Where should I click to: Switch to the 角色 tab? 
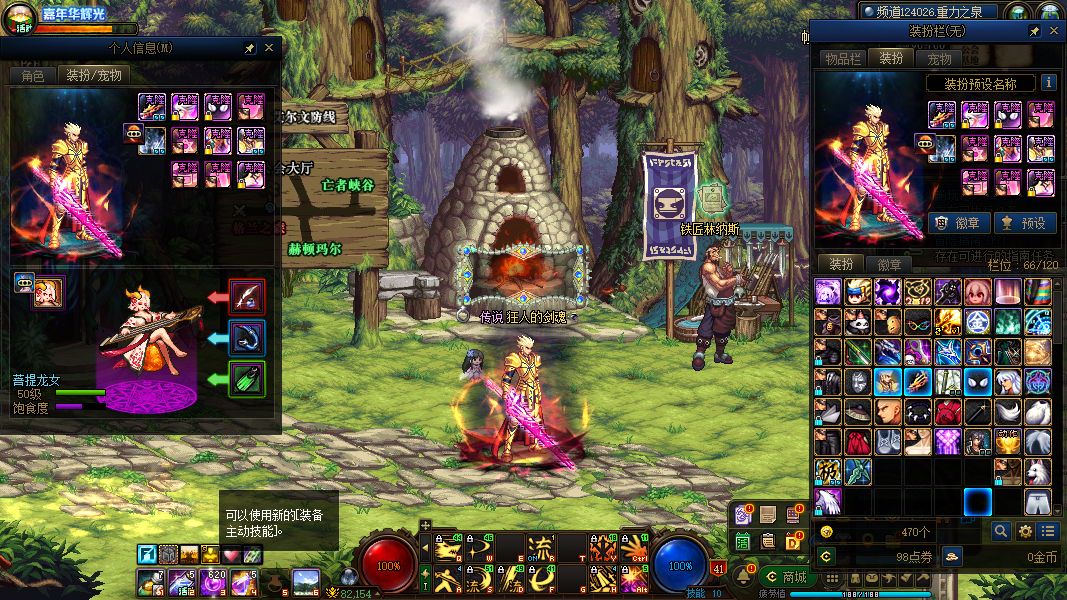(32, 75)
